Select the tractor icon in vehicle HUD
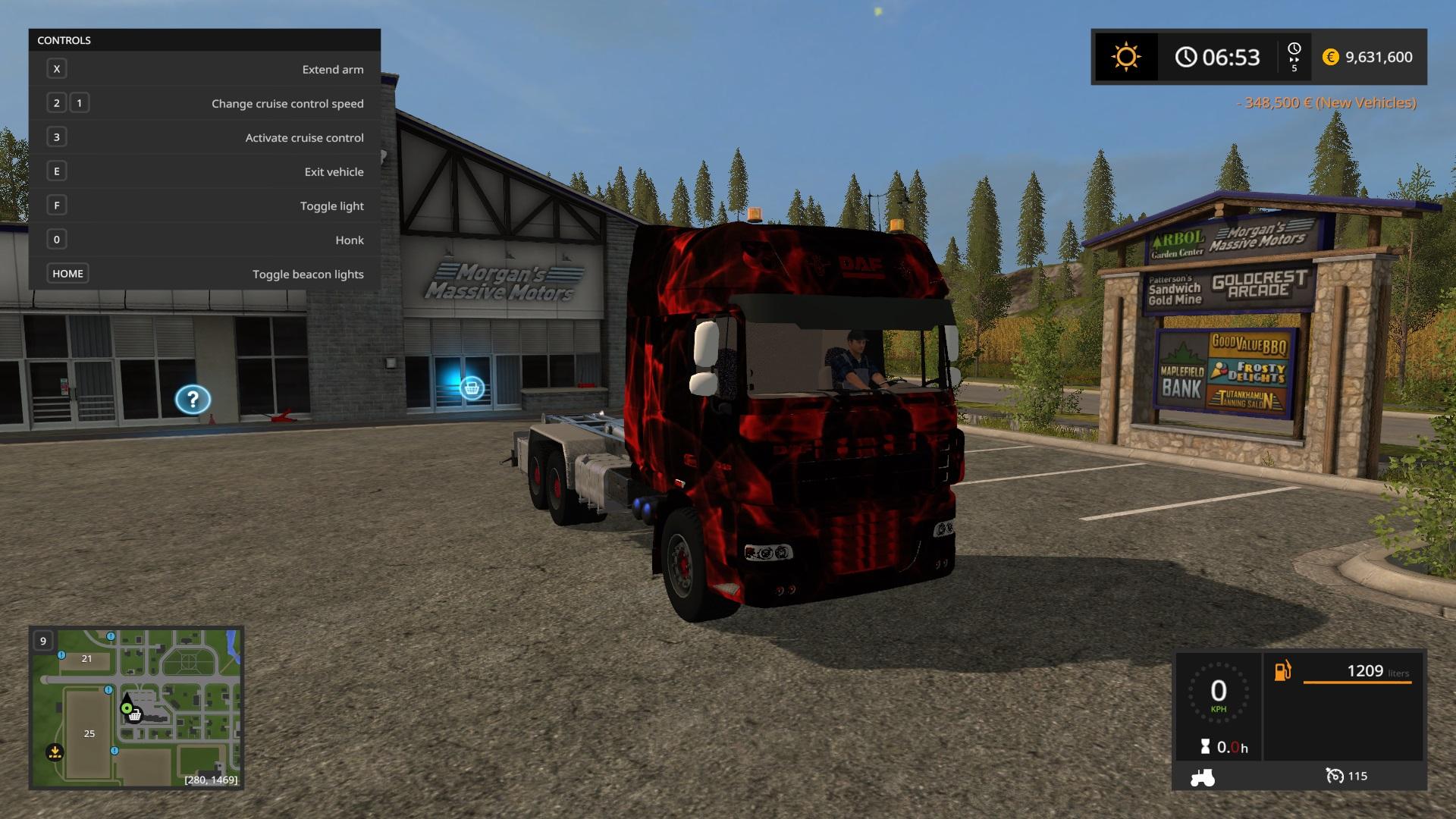1456x819 pixels. (1203, 777)
